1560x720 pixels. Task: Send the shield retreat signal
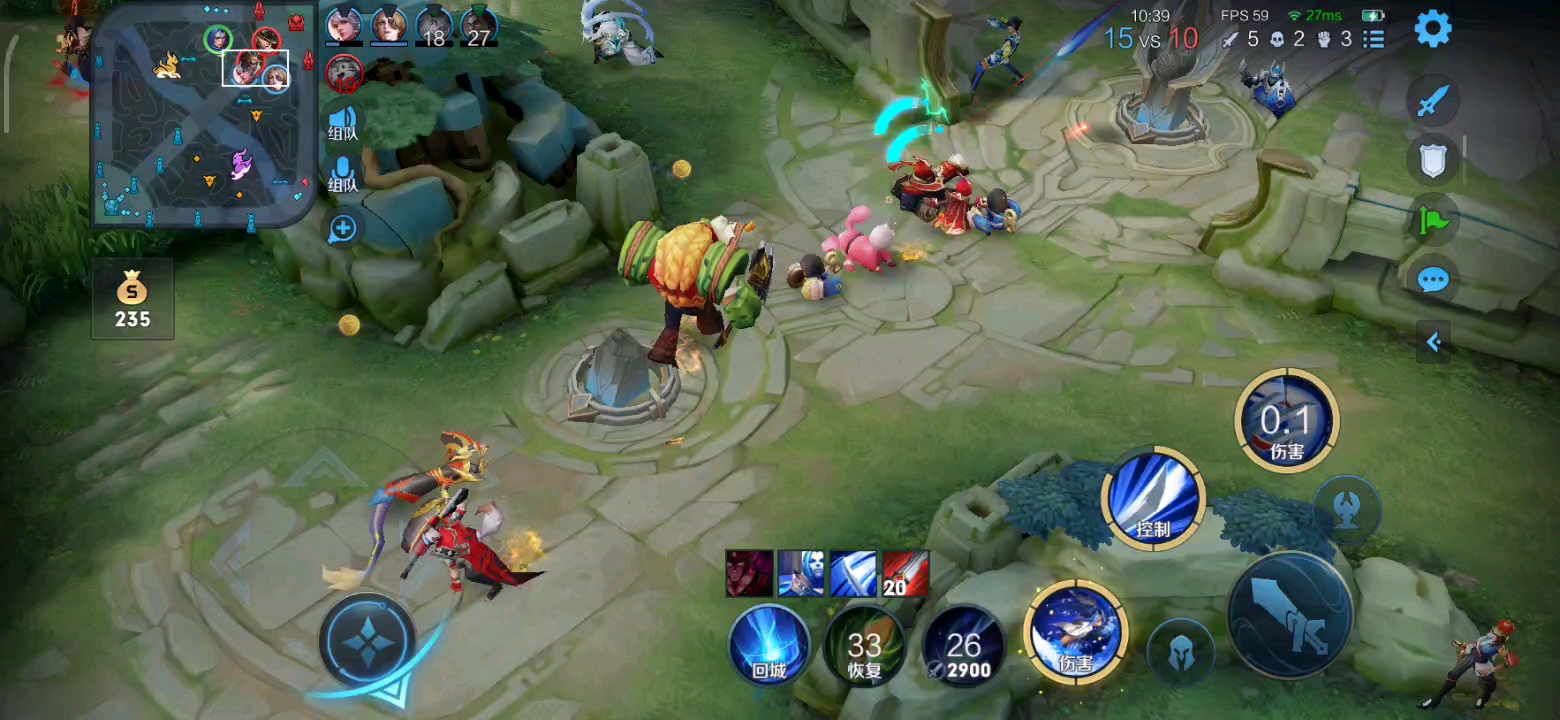[1433, 160]
